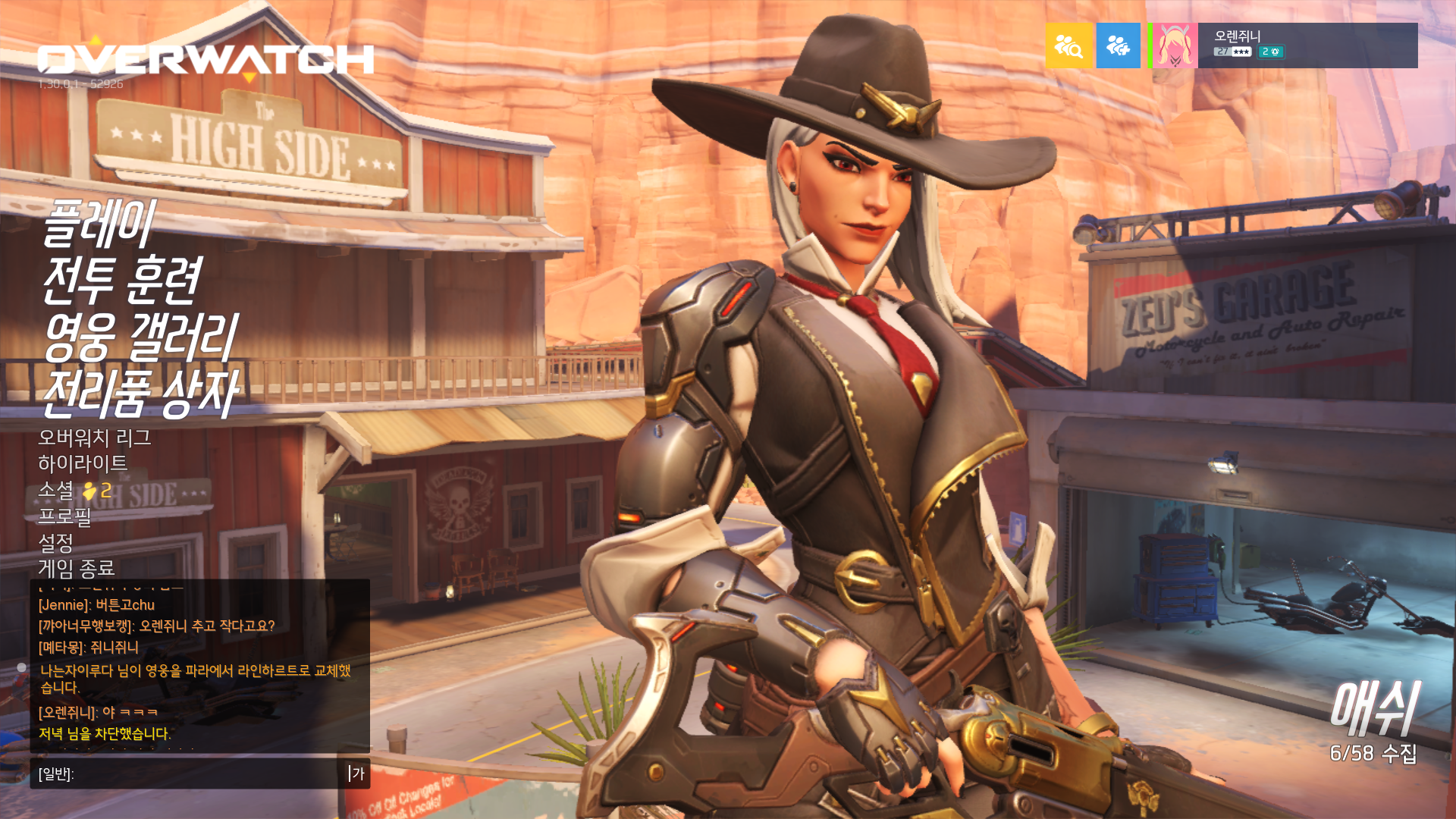View 하이라이트 (Highlights) menu
This screenshot has height=819, width=1456.
click(x=83, y=464)
